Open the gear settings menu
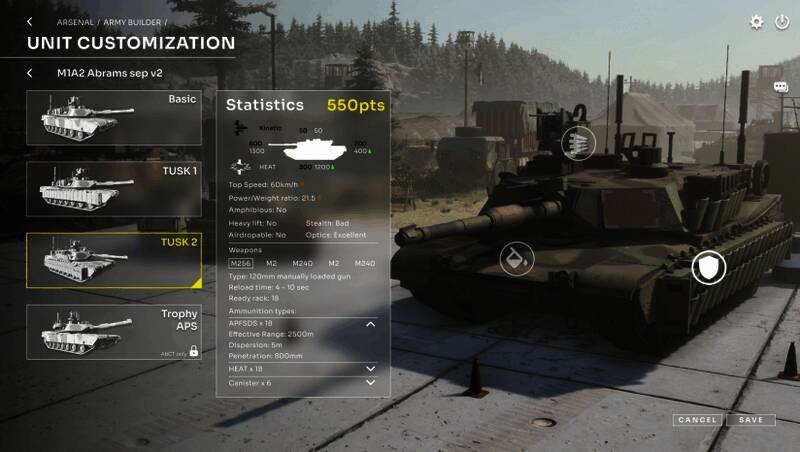 tap(757, 22)
